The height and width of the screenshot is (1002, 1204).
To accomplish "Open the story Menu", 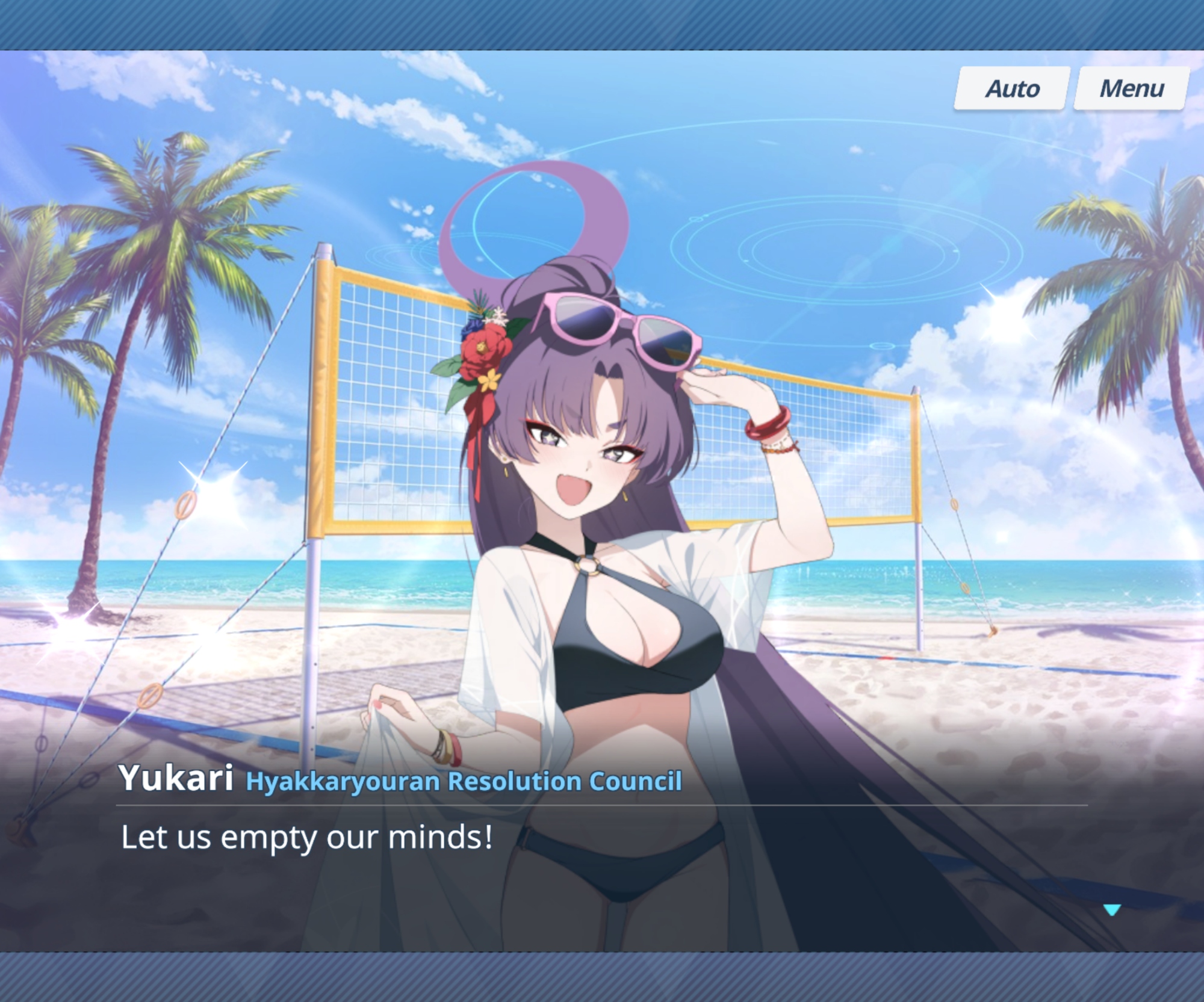I will click(1131, 88).
